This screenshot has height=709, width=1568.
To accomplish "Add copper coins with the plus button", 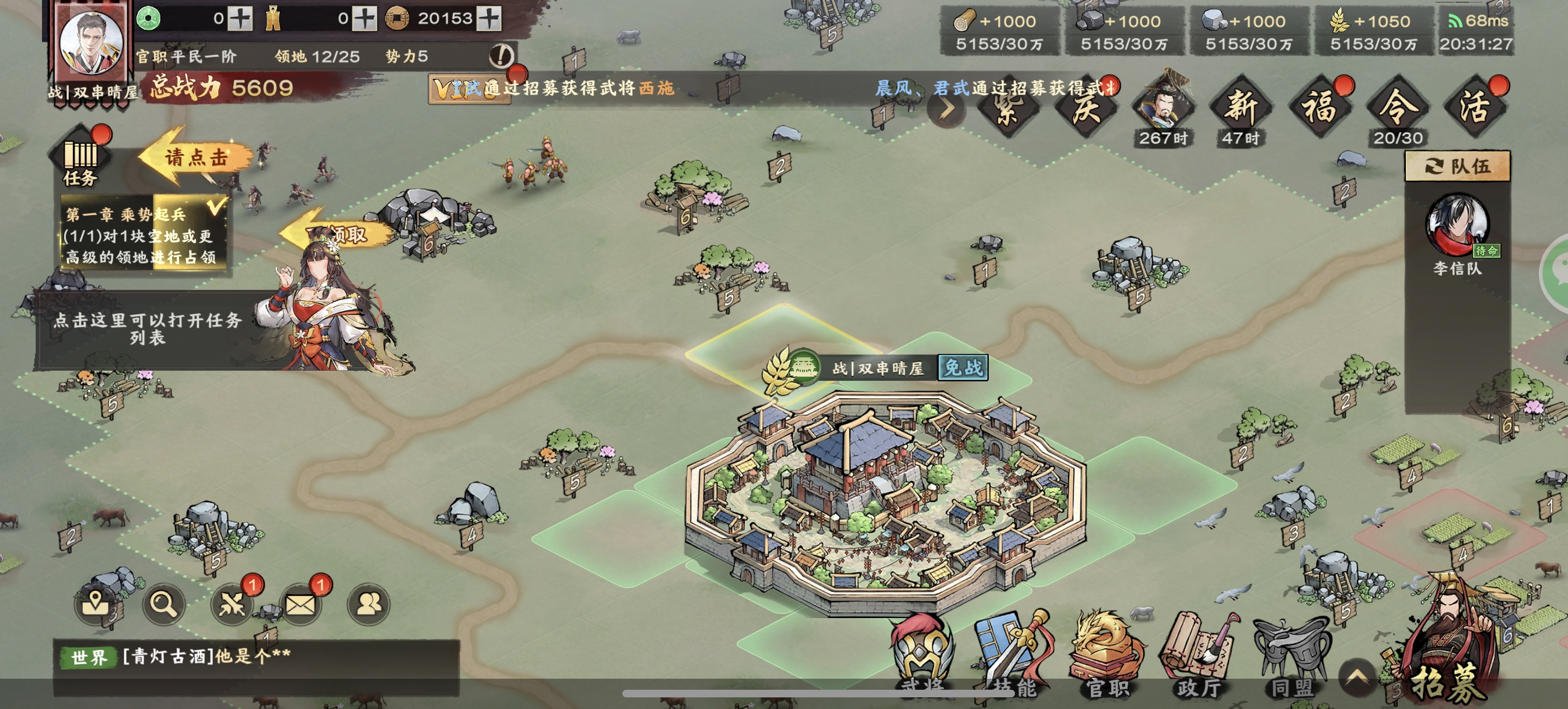I will tap(489, 19).
